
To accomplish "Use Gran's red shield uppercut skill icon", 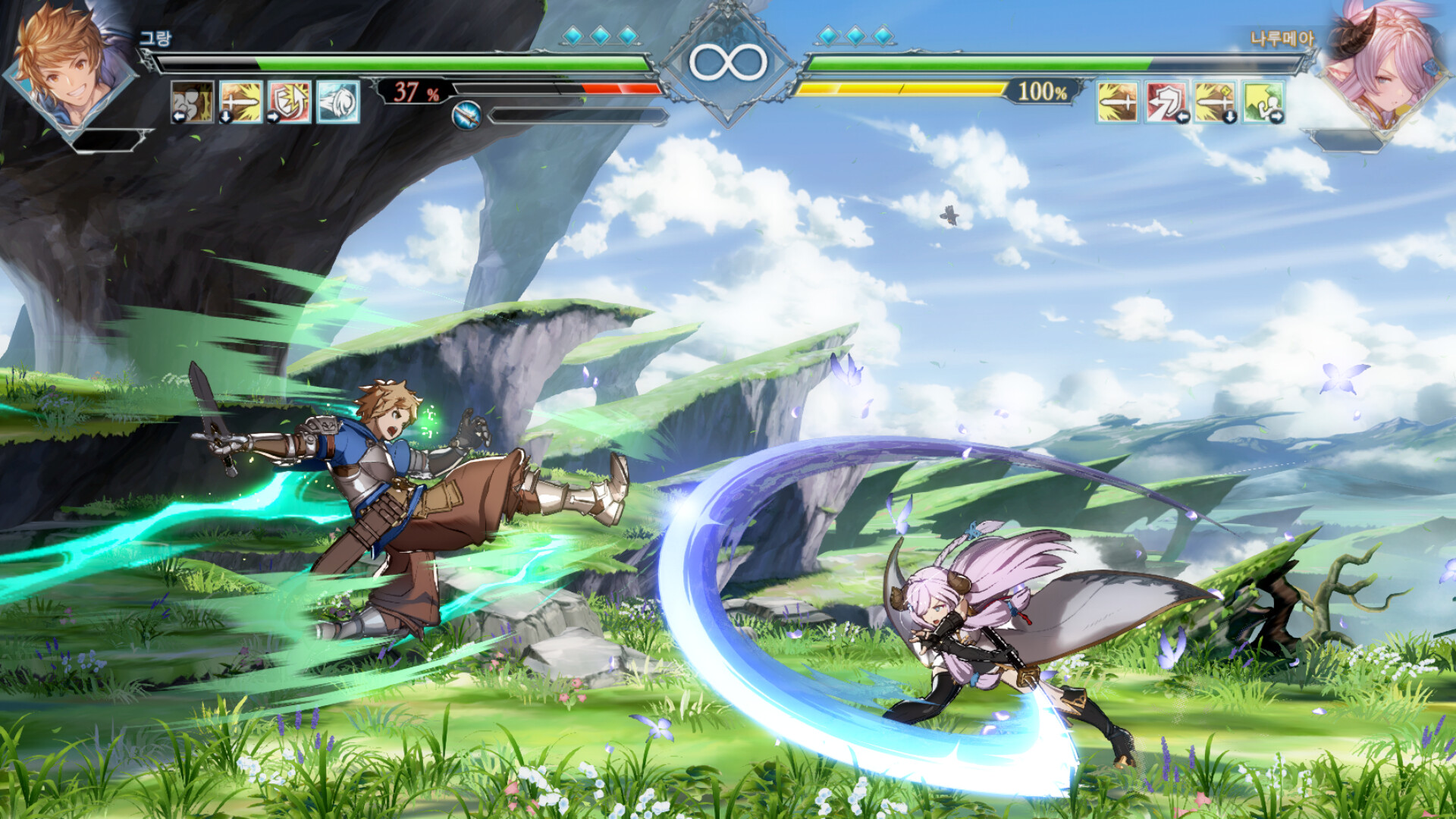I will point(289,102).
